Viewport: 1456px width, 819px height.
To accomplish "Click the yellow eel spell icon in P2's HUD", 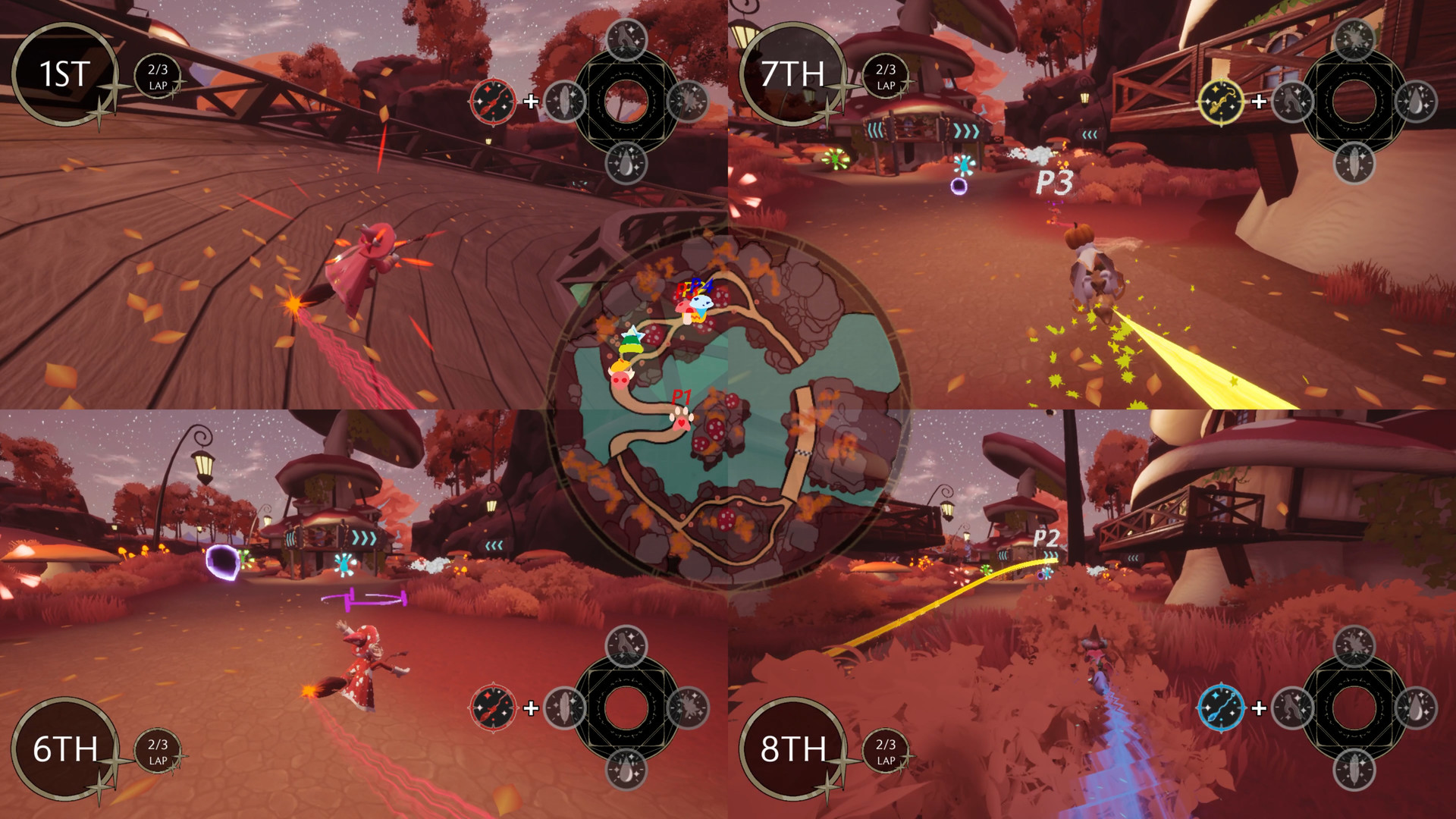I will tap(1221, 102).
